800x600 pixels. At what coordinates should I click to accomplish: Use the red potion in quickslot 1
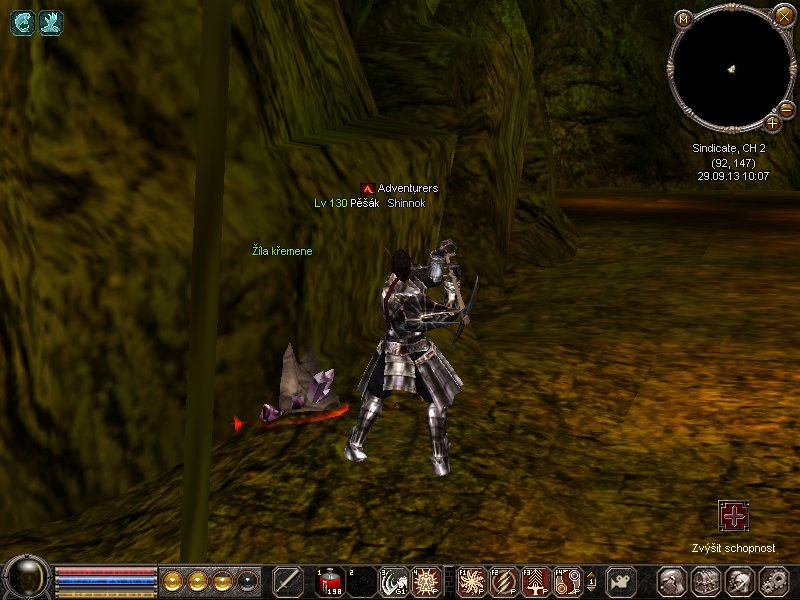pyautogui.click(x=330, y=581)
